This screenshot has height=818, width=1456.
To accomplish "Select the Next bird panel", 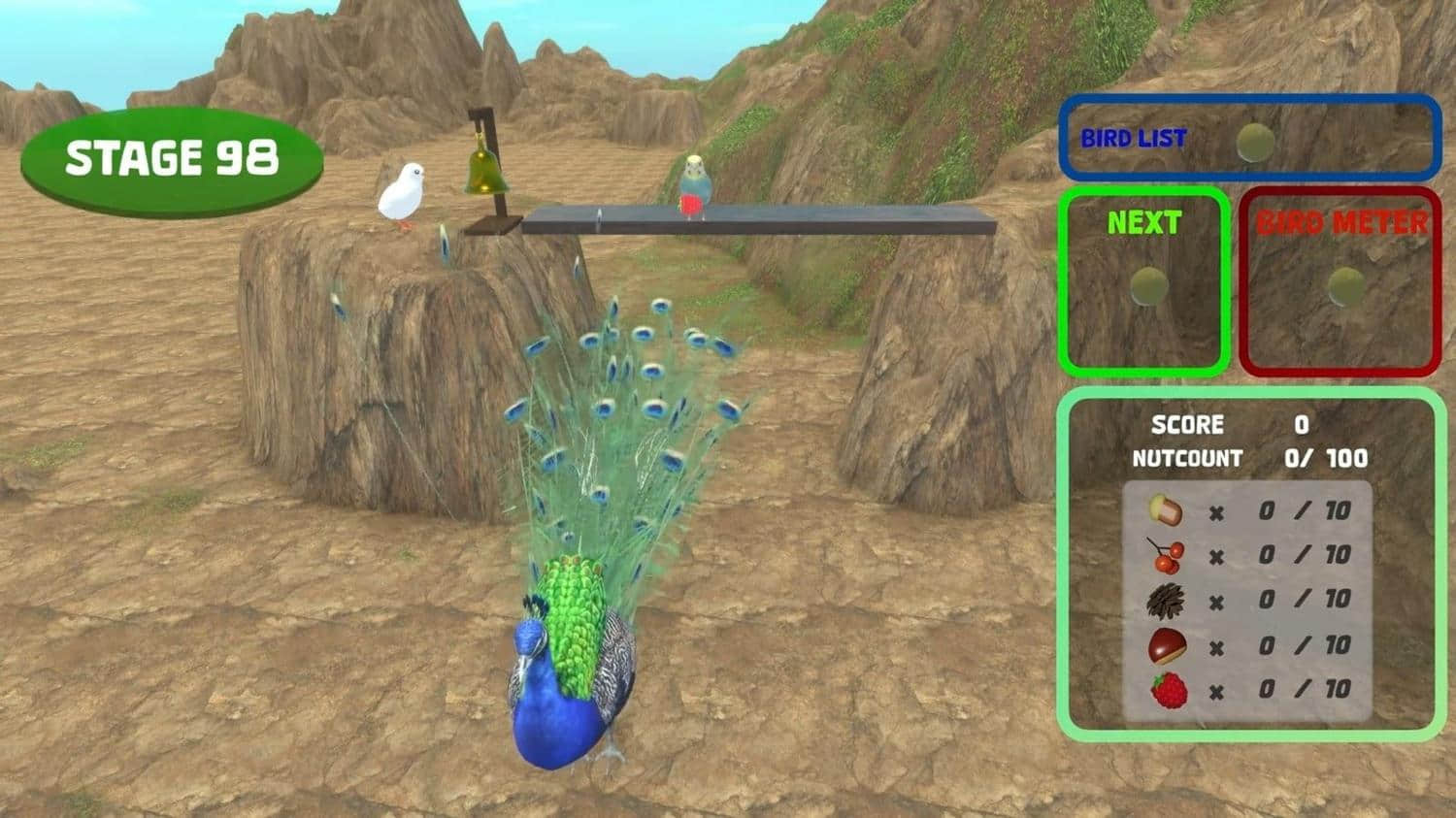I will pos(1144,281).
